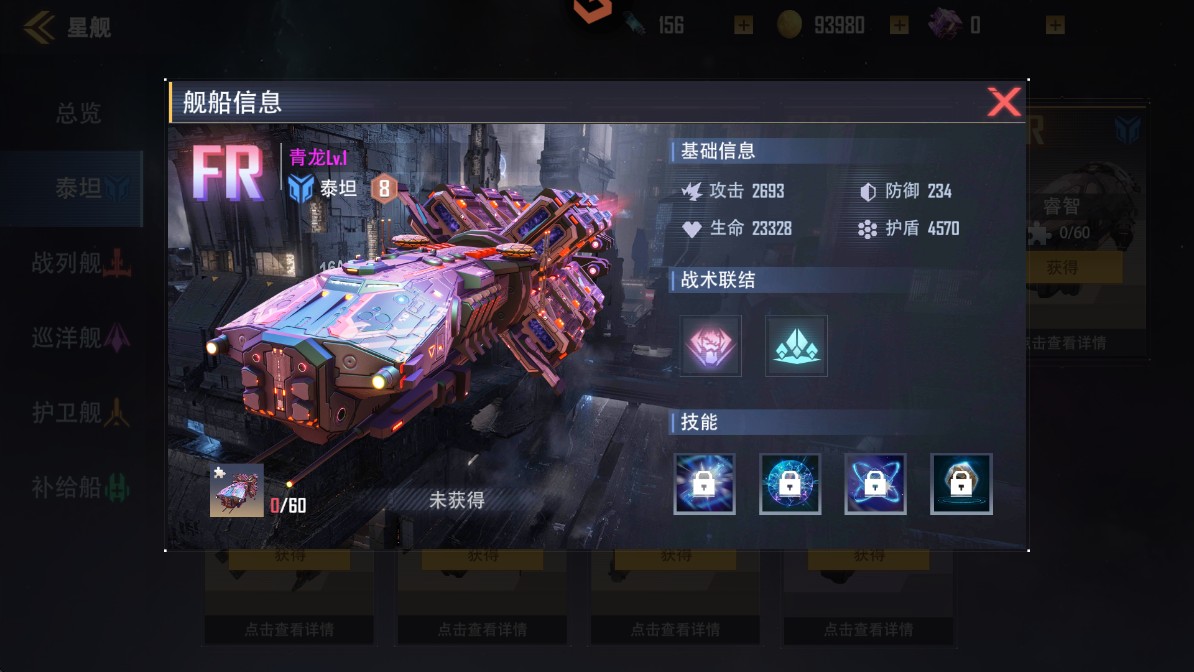Go back with the 星舰 arrow button
This screenshot has width=1194, height=672.
(x=40, y=27)
